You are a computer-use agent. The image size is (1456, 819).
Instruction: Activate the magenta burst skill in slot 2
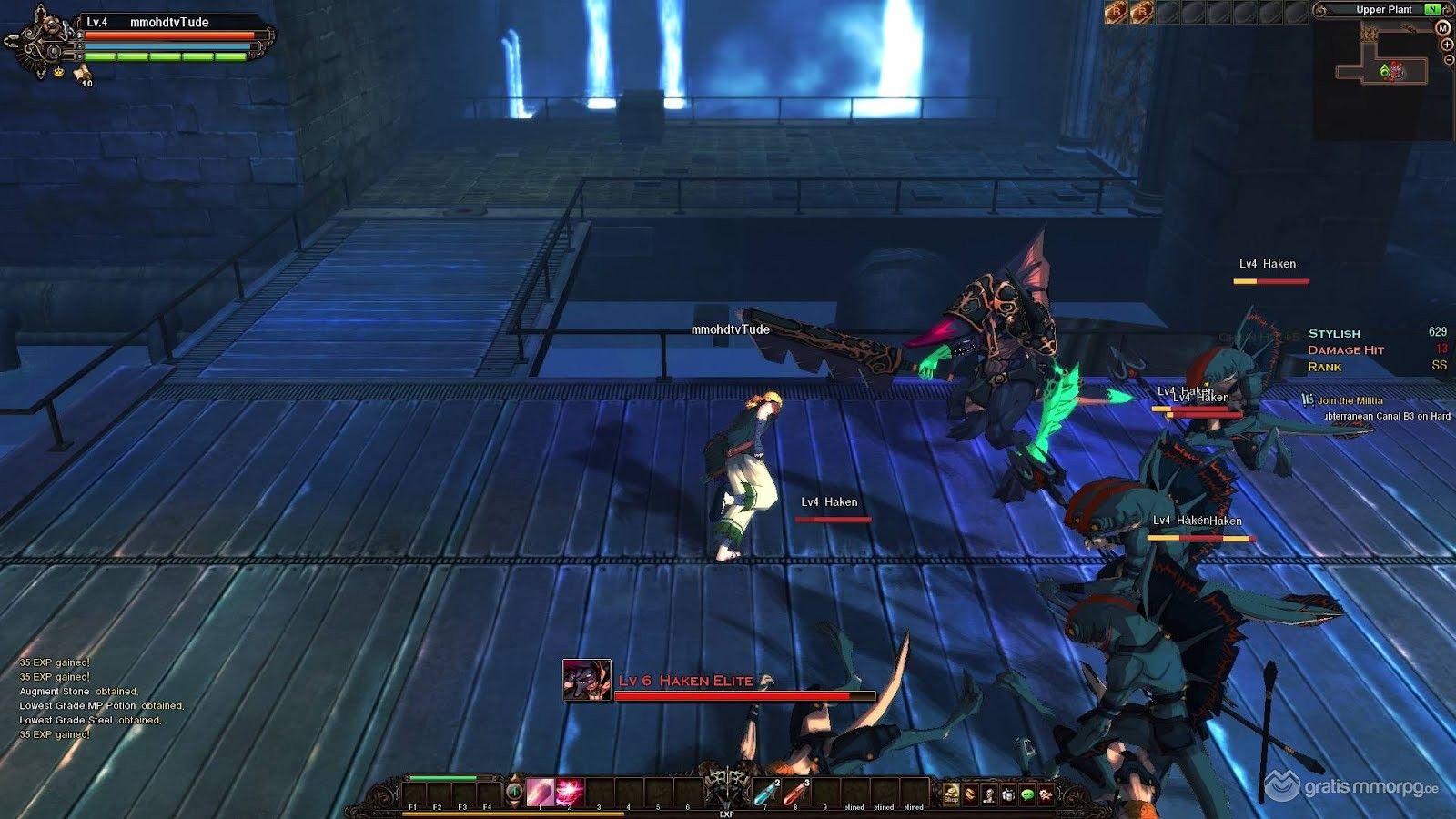(x=570, y=793)
